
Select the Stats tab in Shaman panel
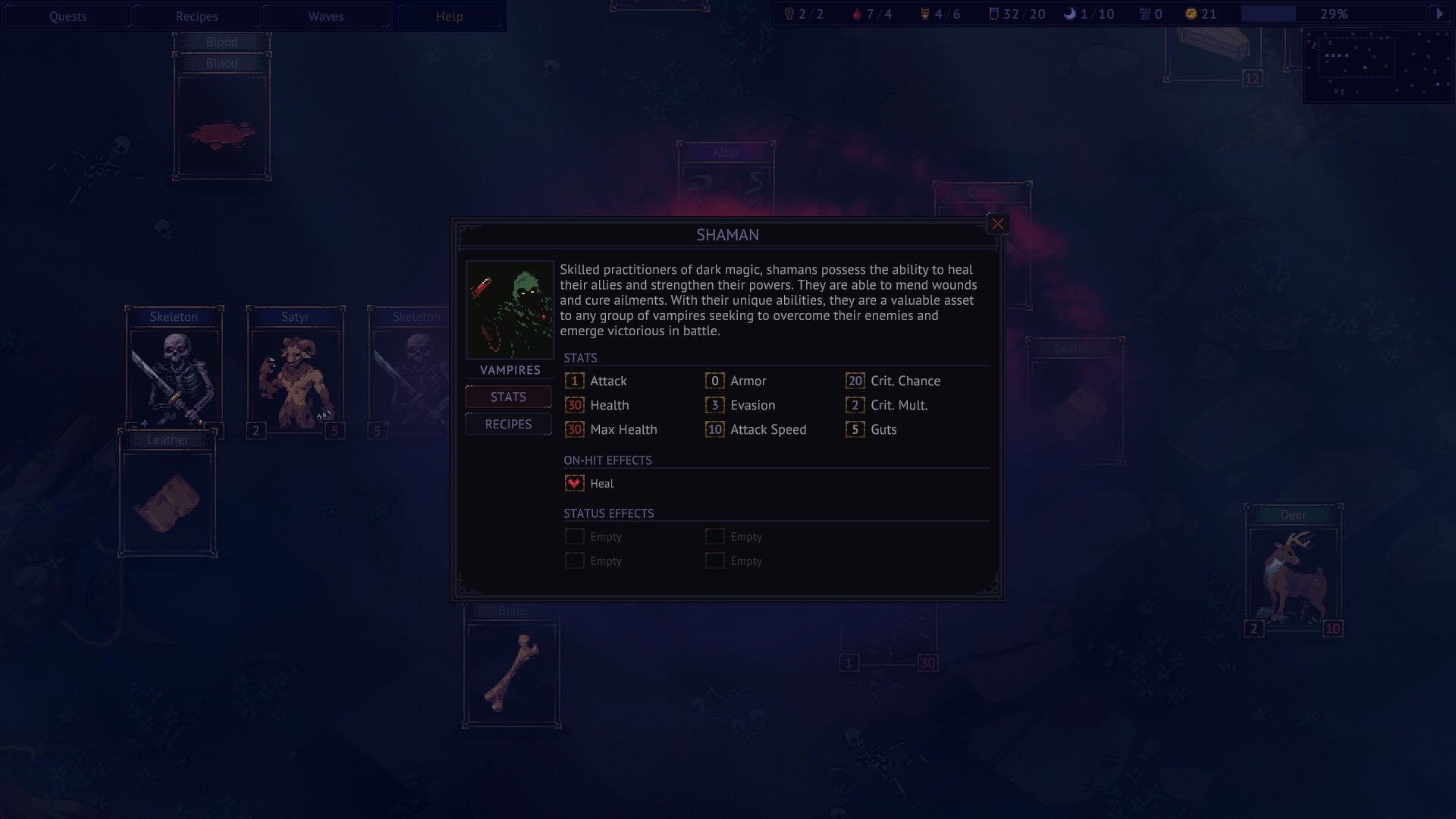click(508, 397)
